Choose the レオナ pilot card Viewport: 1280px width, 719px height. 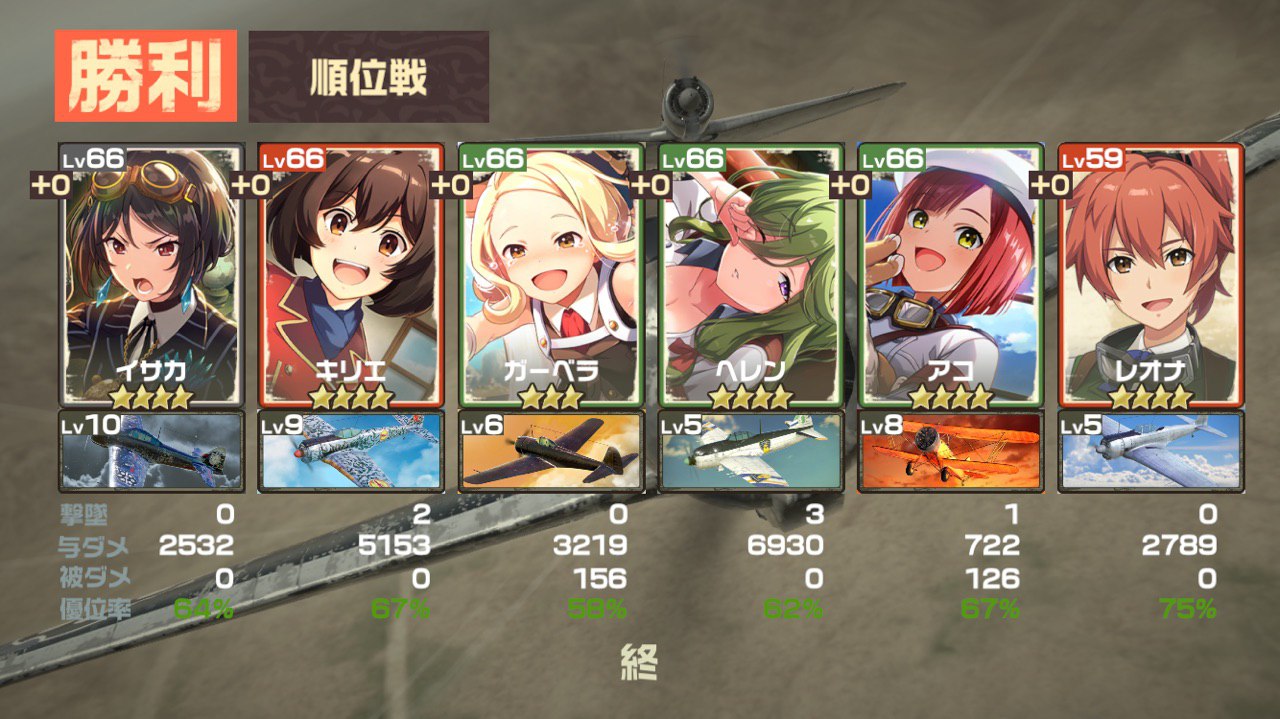point(1151,275)
